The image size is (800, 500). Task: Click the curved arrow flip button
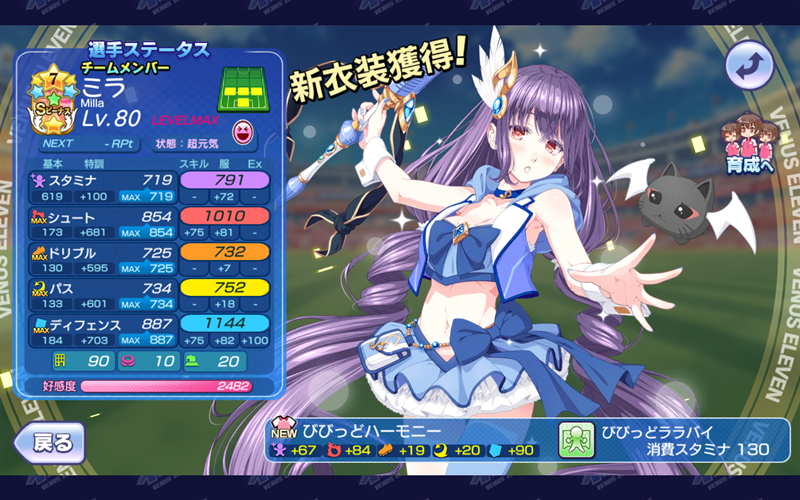click(749, 67)
